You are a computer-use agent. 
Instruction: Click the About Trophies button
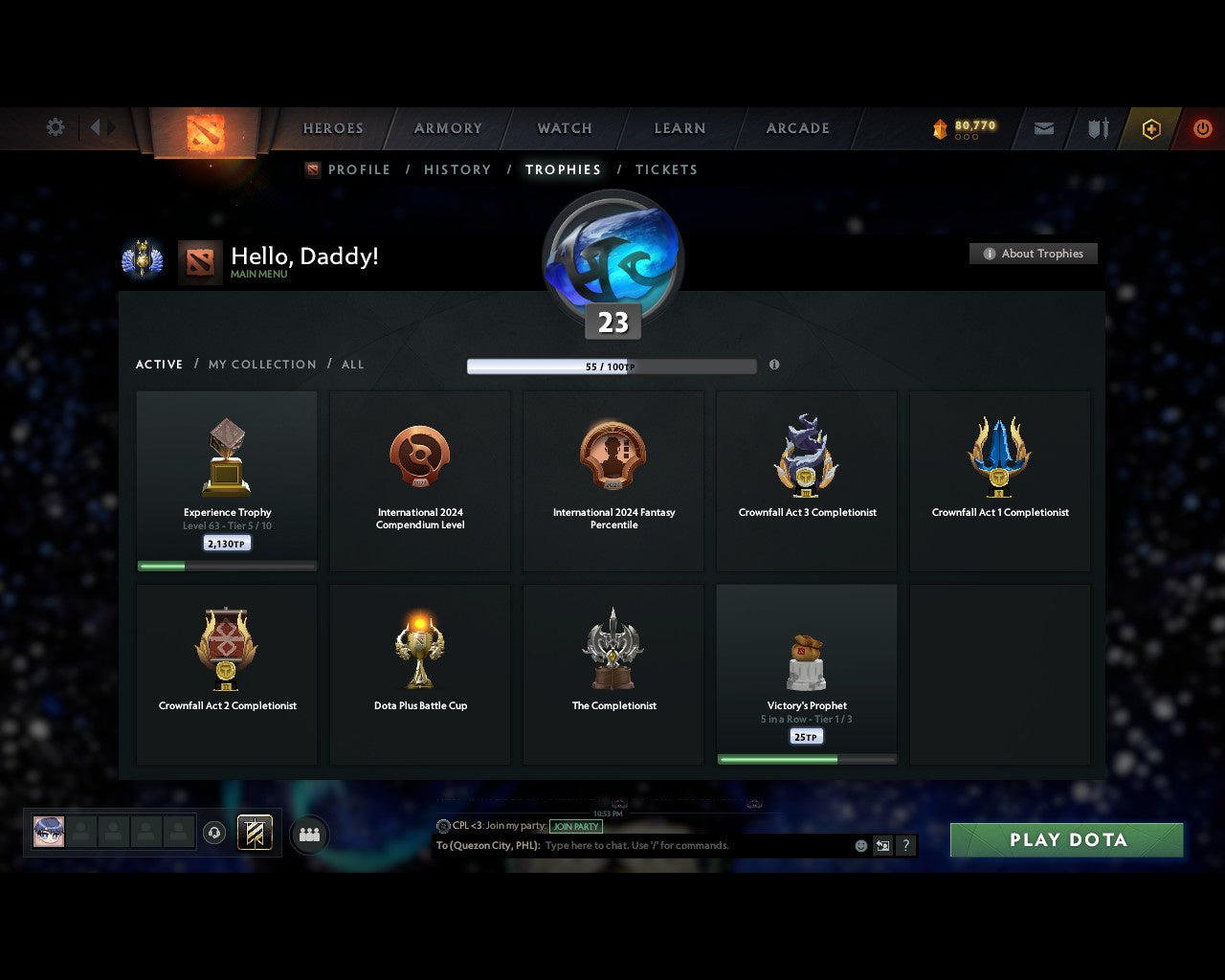1034,254
